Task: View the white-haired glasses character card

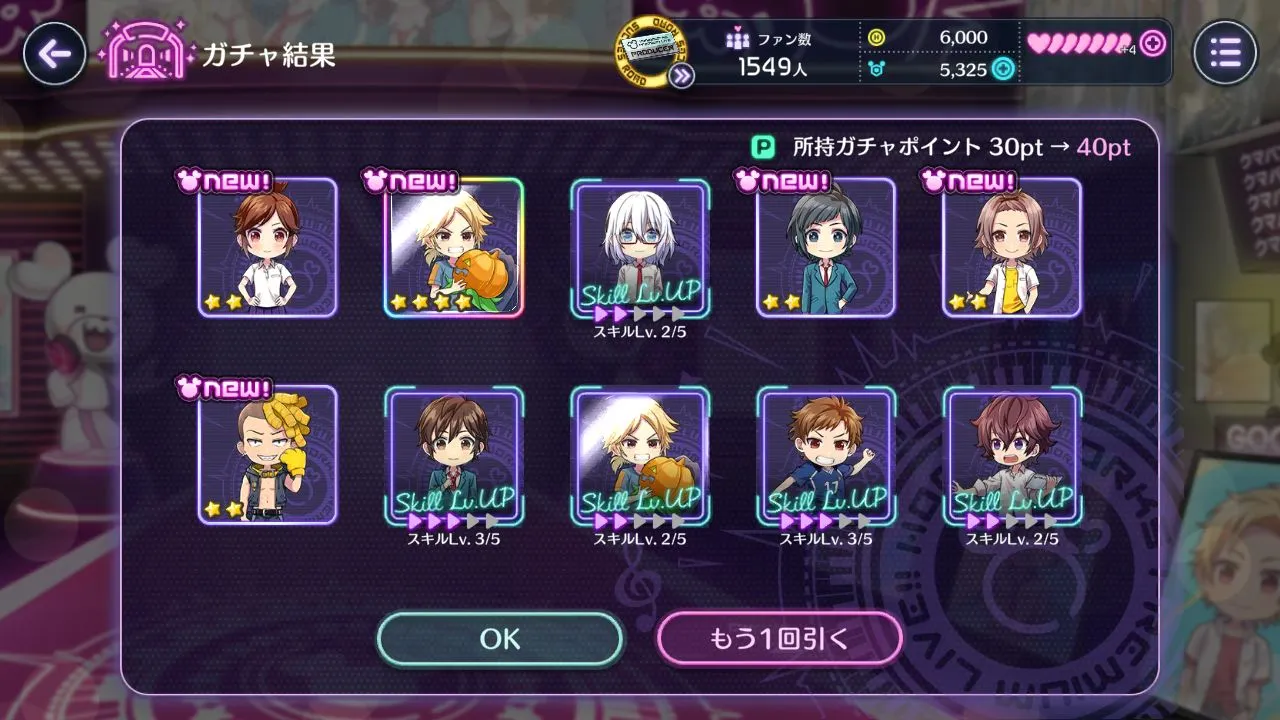Action: point(640,248)
